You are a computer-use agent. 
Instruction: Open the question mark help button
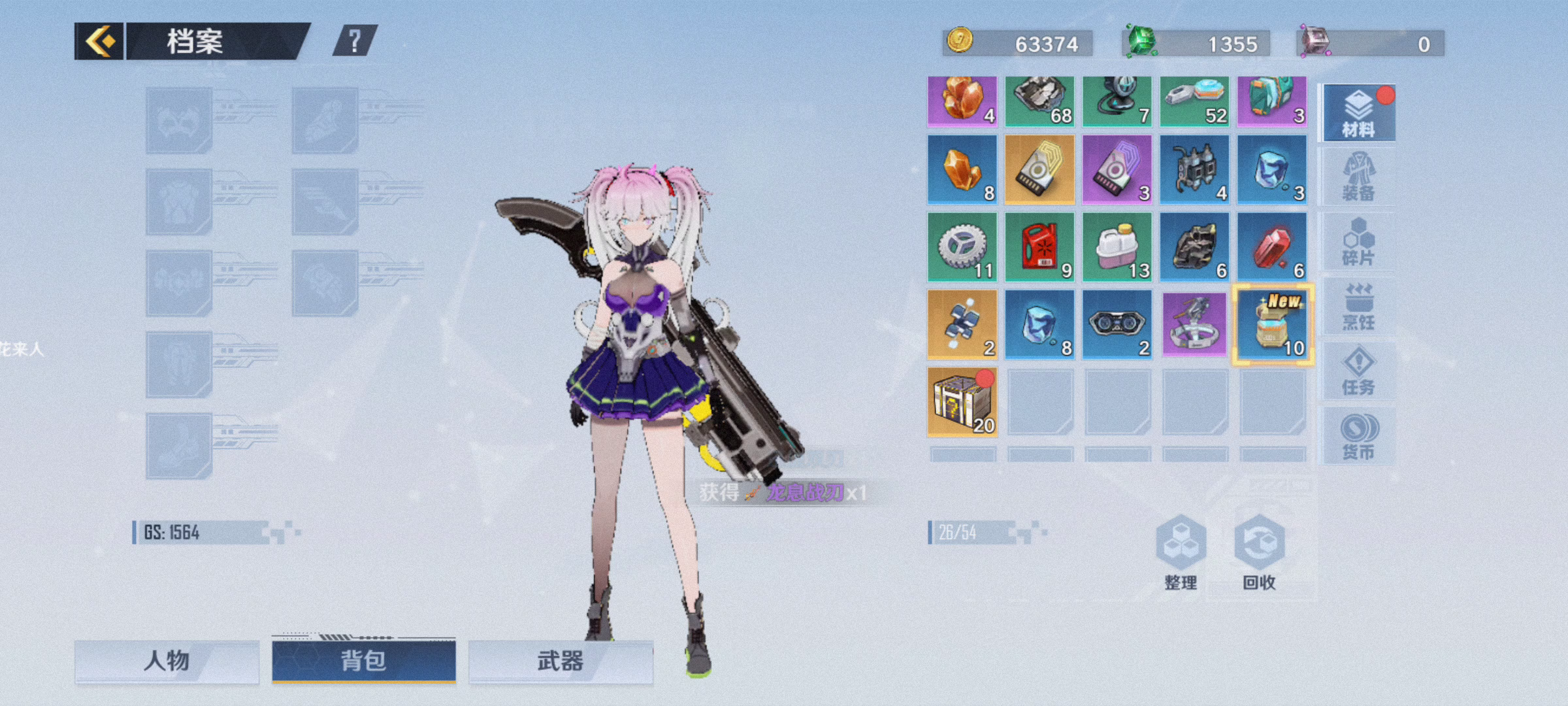355,42
